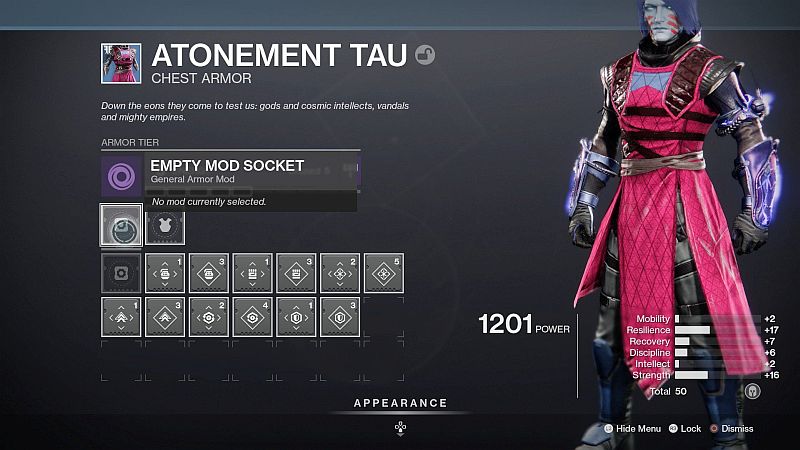Image resolution: width=800 pixels, height=450 pixels.
Task: Choose the gear icon with no cost
Action: pyautogui.click(x=120, y=272)
